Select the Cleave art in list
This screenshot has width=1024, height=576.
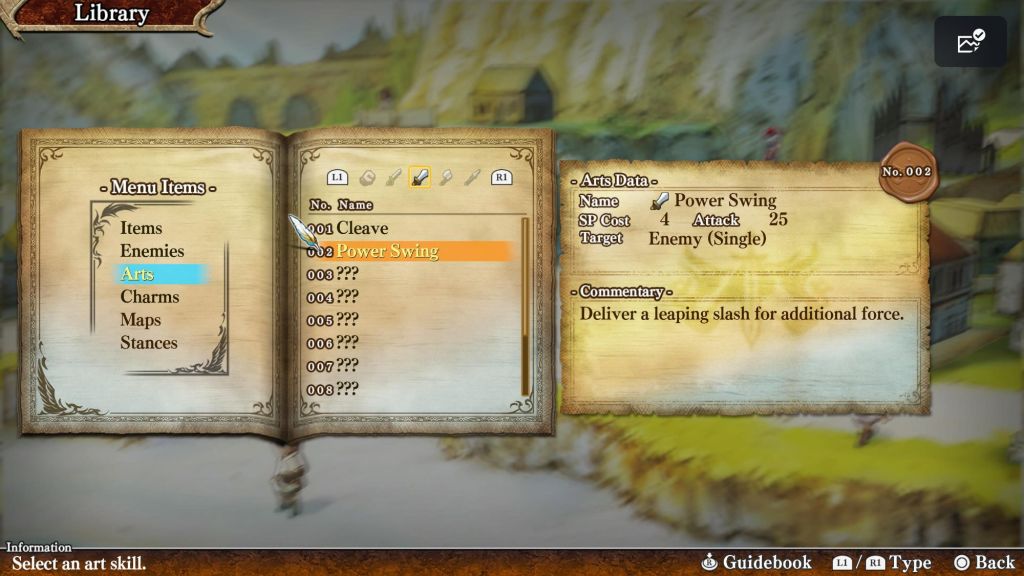pos(362,228)
